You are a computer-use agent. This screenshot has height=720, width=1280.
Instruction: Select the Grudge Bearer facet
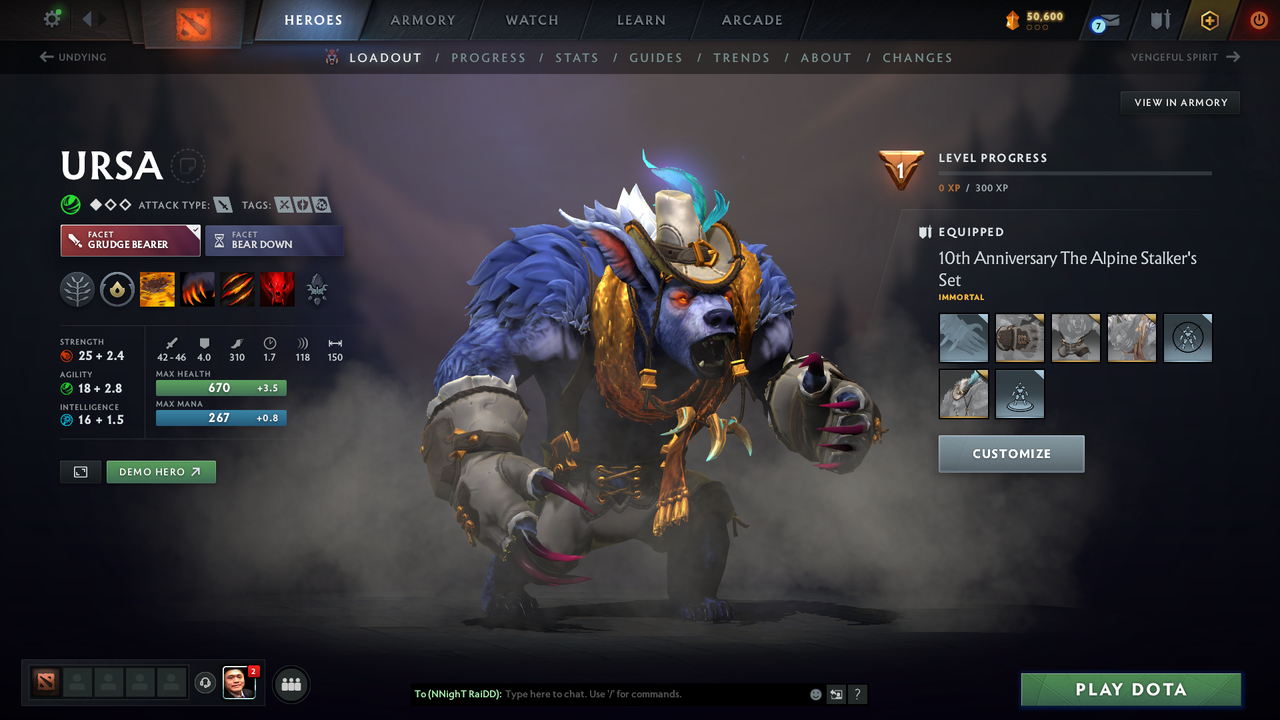point(130,240)
